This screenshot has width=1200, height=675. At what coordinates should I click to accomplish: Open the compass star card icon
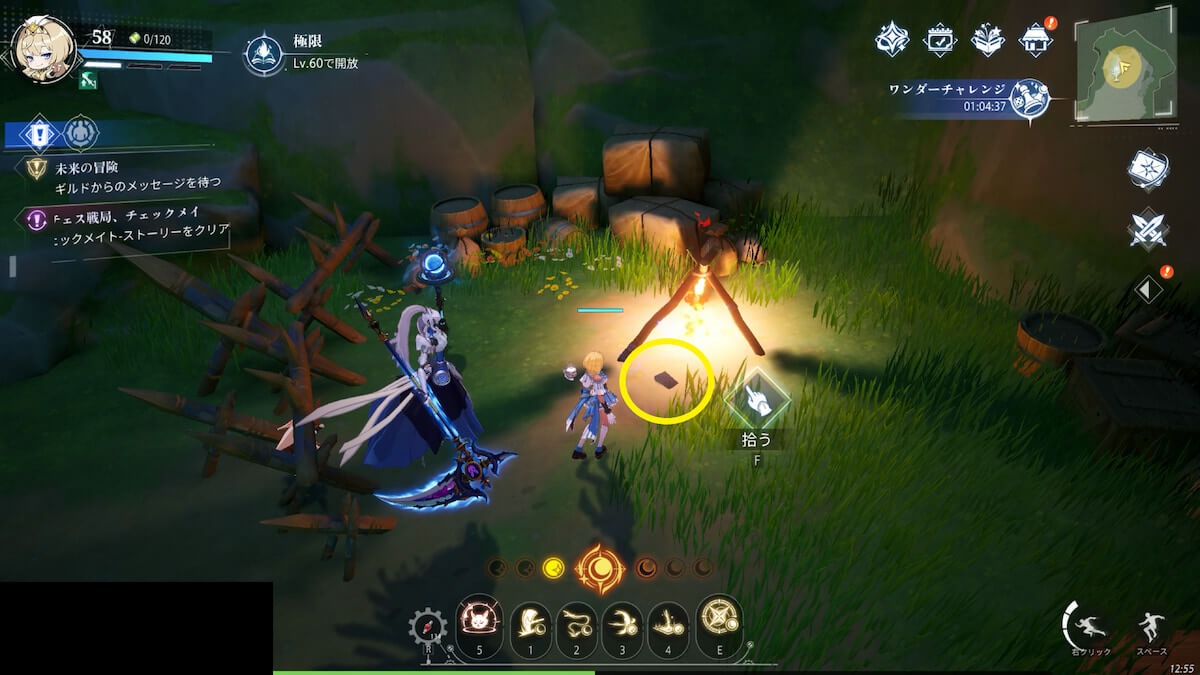point(1148,170)
